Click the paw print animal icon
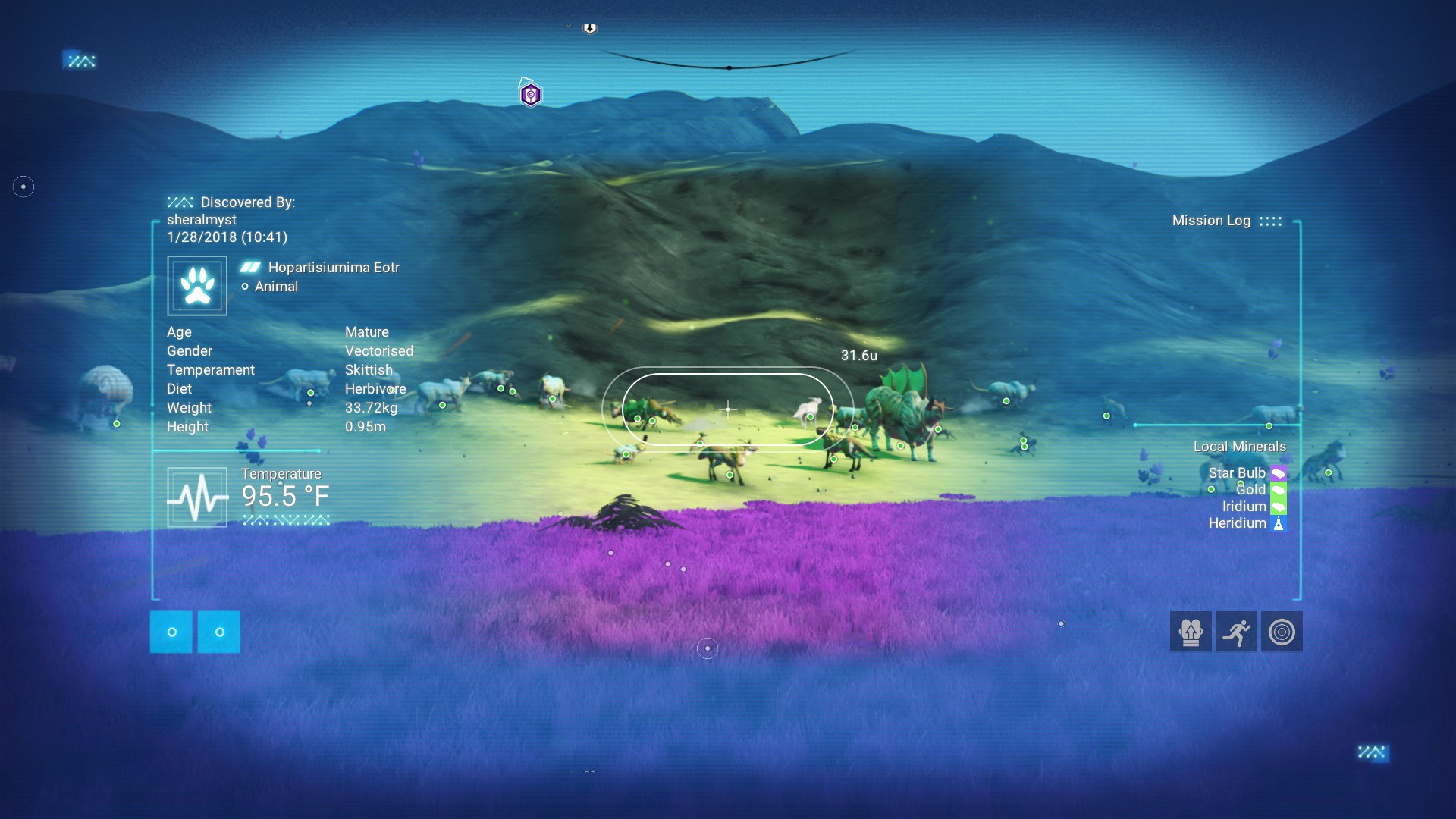The width and height of the screenshot is (1456, 819). pyautogui.click(x=197, y=286)
